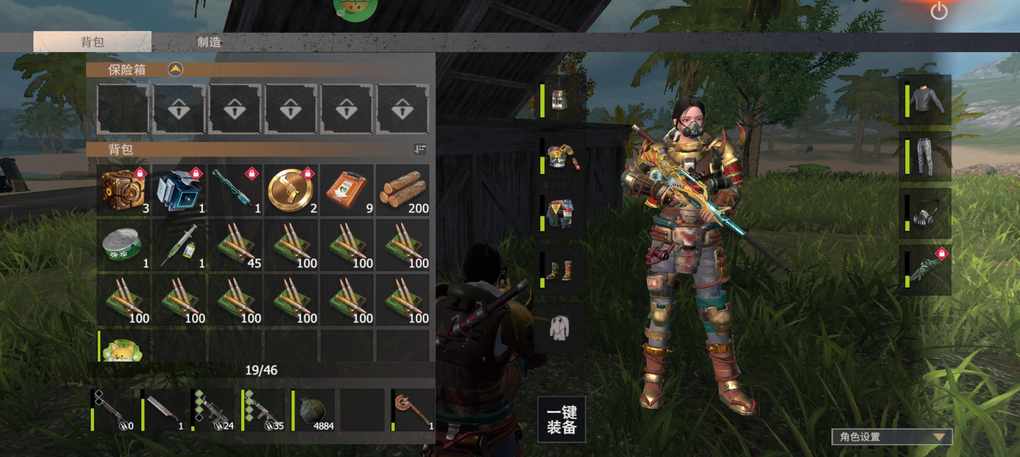Choose the ammo stack of 45
Image resolution: width=1020 pixels, height=457 pixels.
tap(236, 243)
